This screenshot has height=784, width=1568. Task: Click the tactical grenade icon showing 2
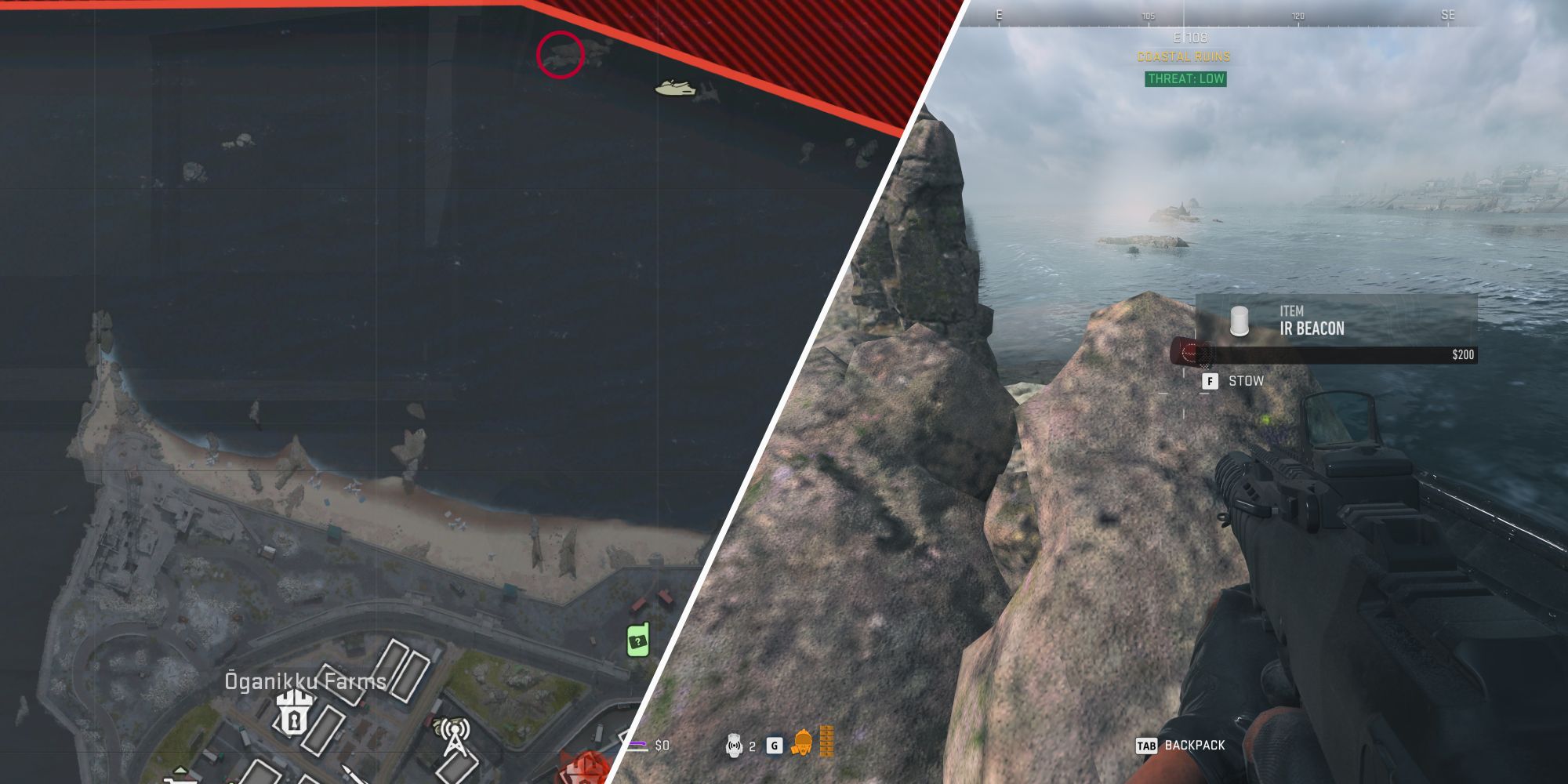click(x=734, y=745)
